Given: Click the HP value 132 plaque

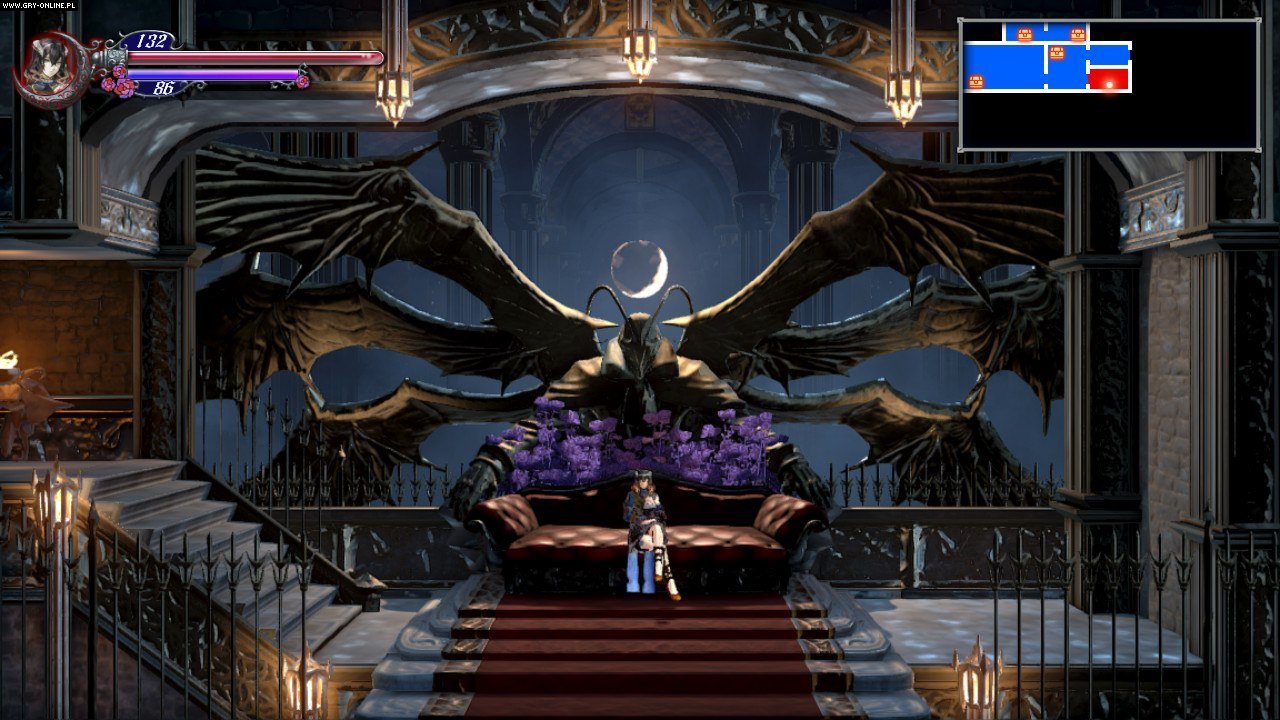Looking at the screenshot, I should [x=149, y=39].
